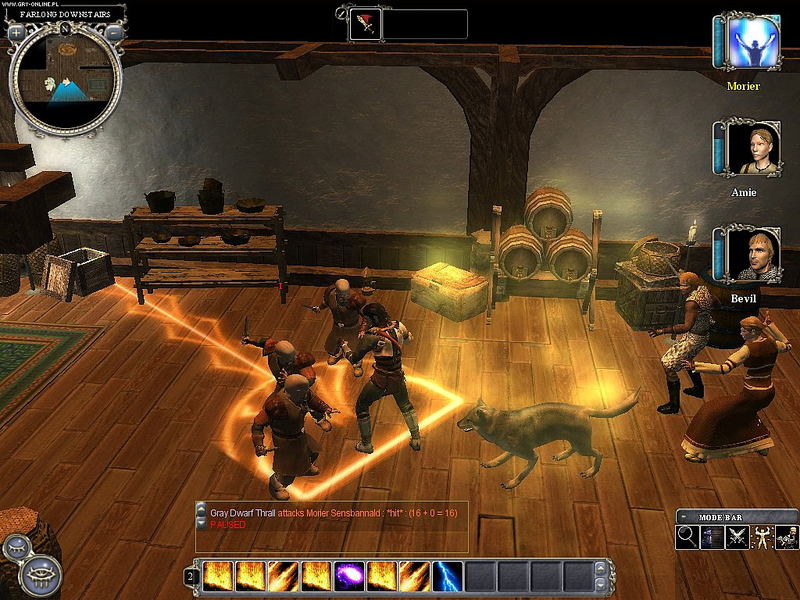800x600 pixels.
Task: Switch hotbar page with the down arrow
Action: (x=600, y=583)
